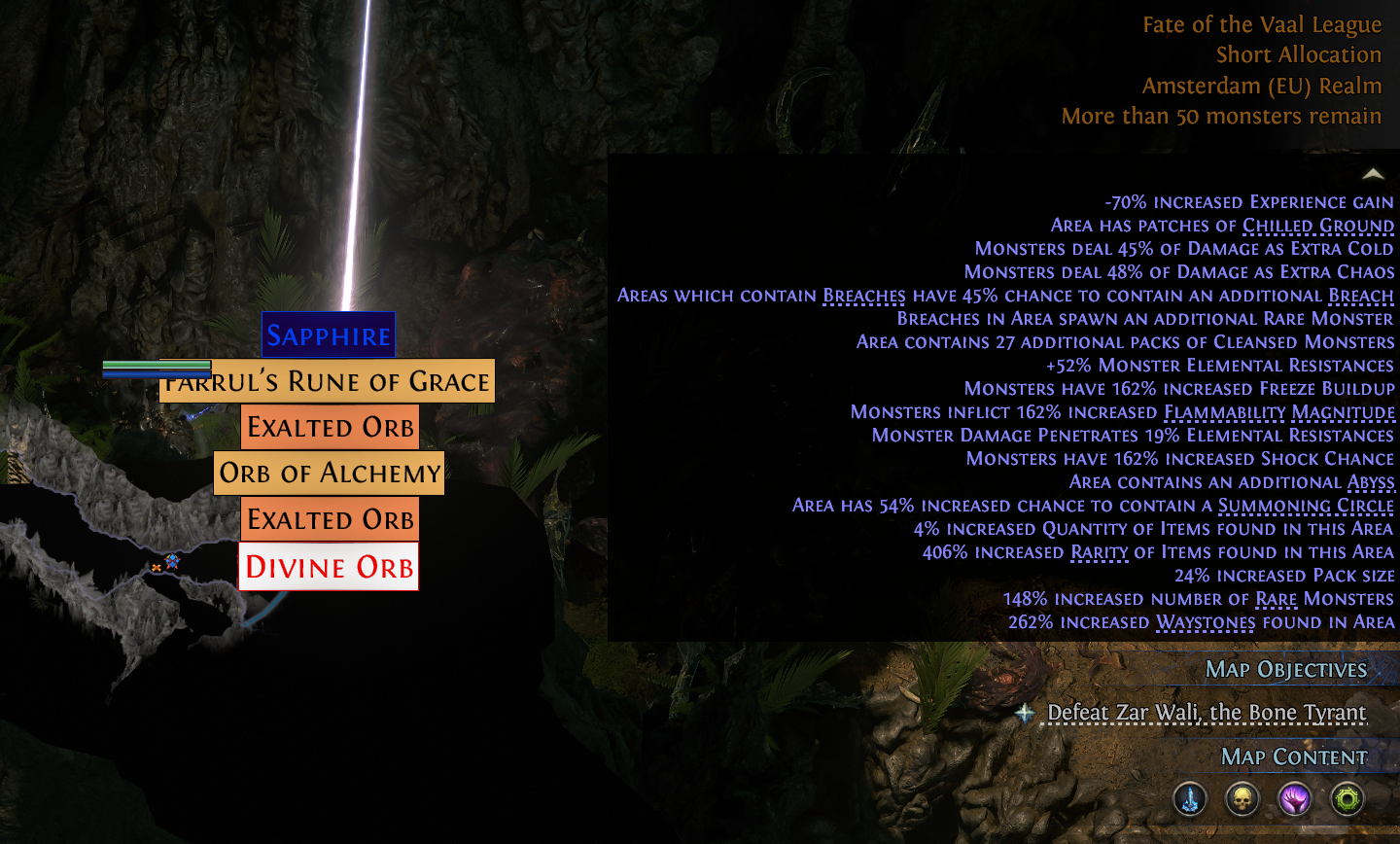Select the green ring Abyss content icon
The width and height of the screenshot is (1400, 844).
1347,799
